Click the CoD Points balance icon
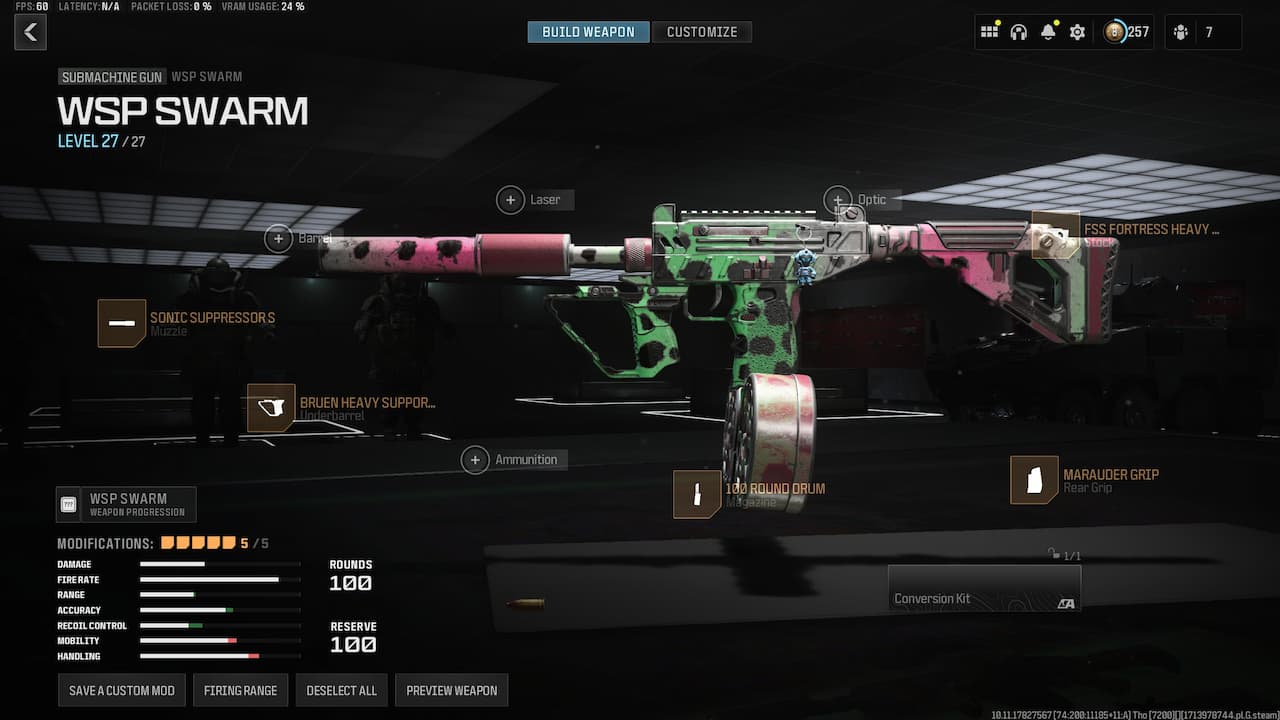This screenshot has height=720, width=1280. point(1113,31)
